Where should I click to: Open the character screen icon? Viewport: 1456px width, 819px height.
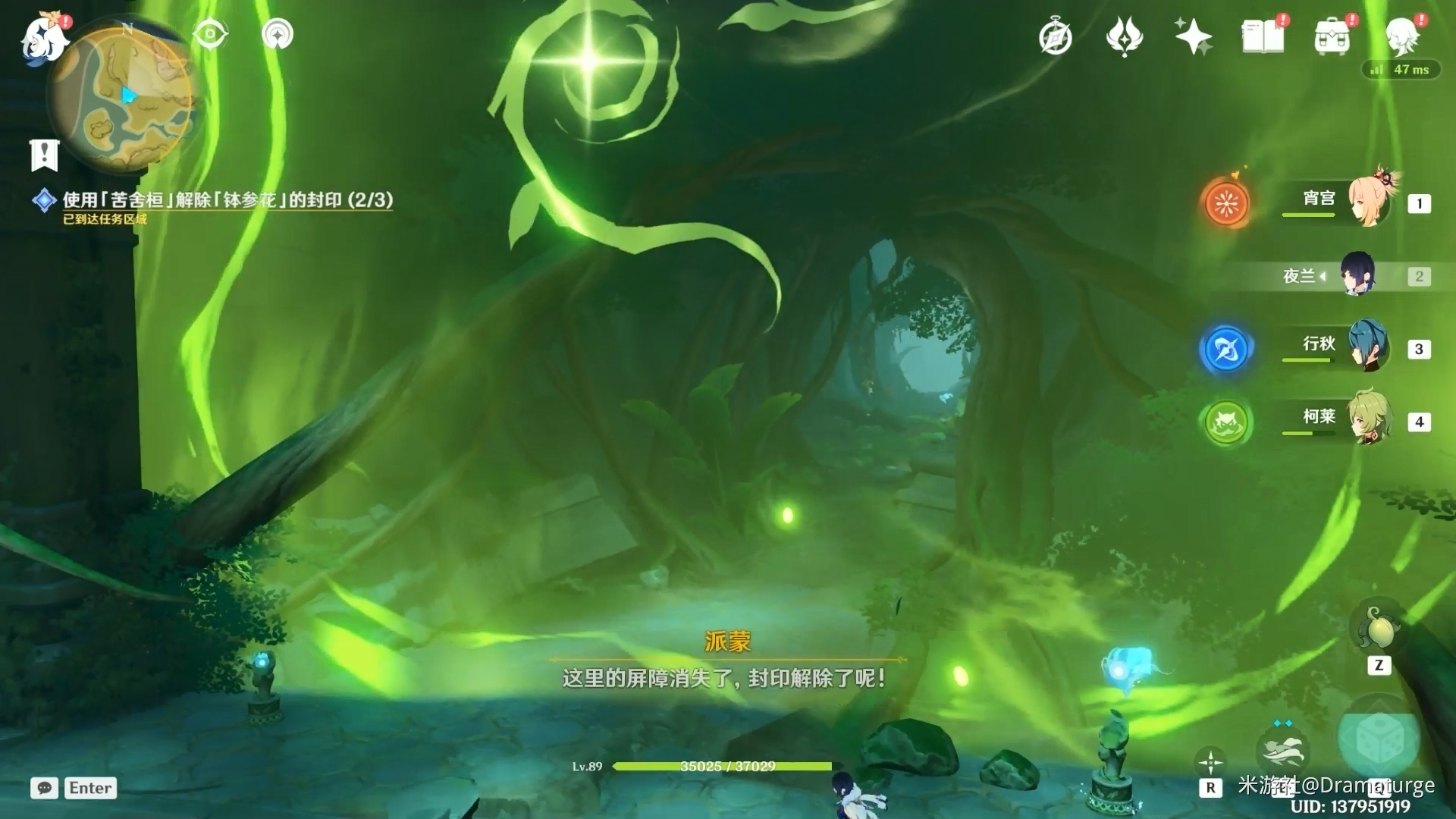point(1401,37)
